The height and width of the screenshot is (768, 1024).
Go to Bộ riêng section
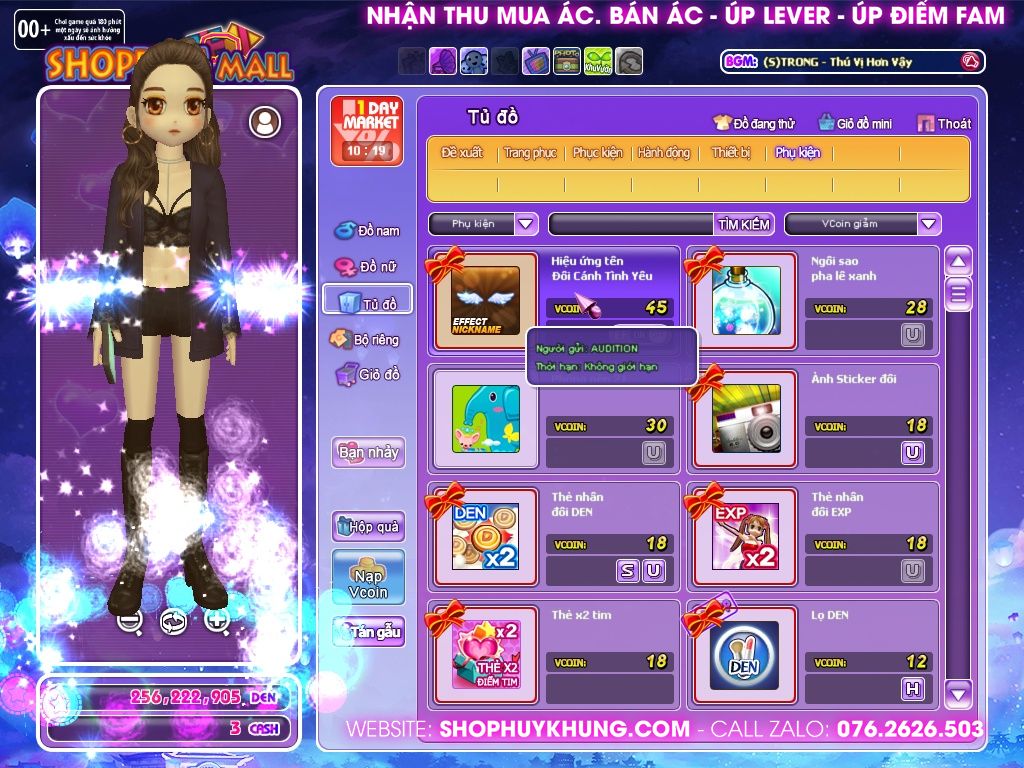(367, 339)
